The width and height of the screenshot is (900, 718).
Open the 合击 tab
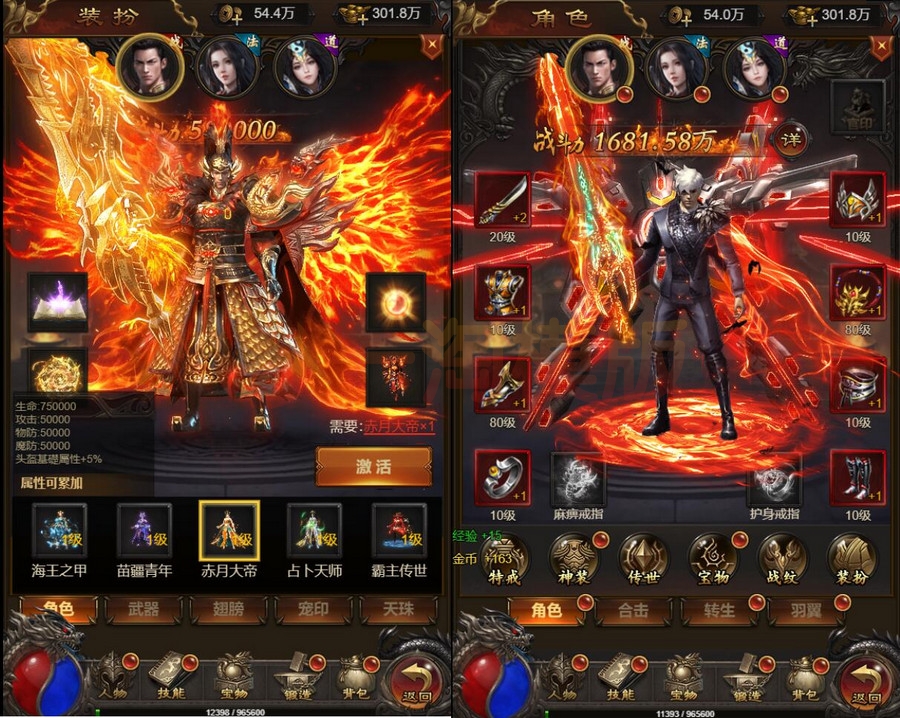point(633,609)
